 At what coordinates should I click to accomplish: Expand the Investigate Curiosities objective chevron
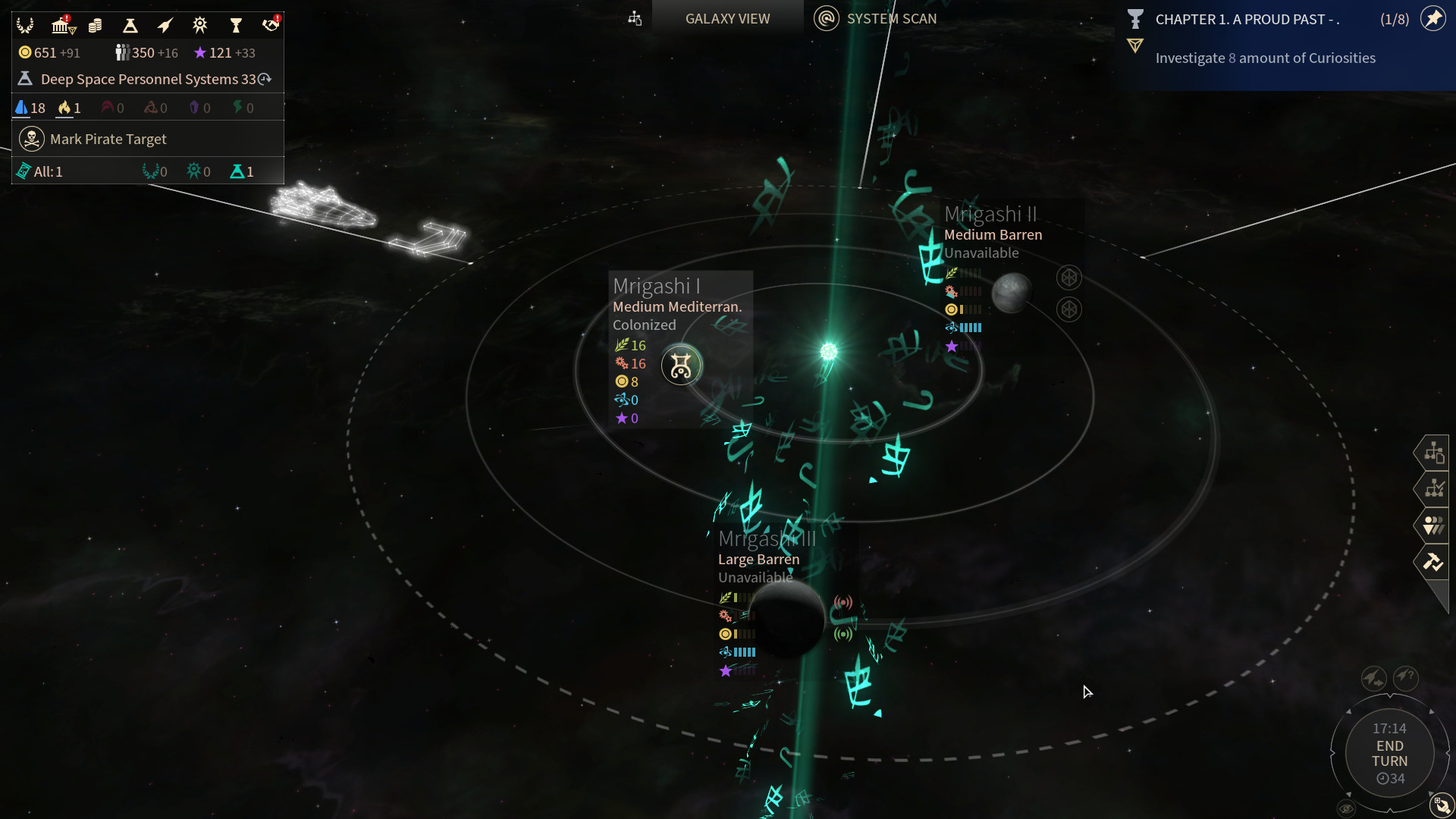coord(1135,46)
